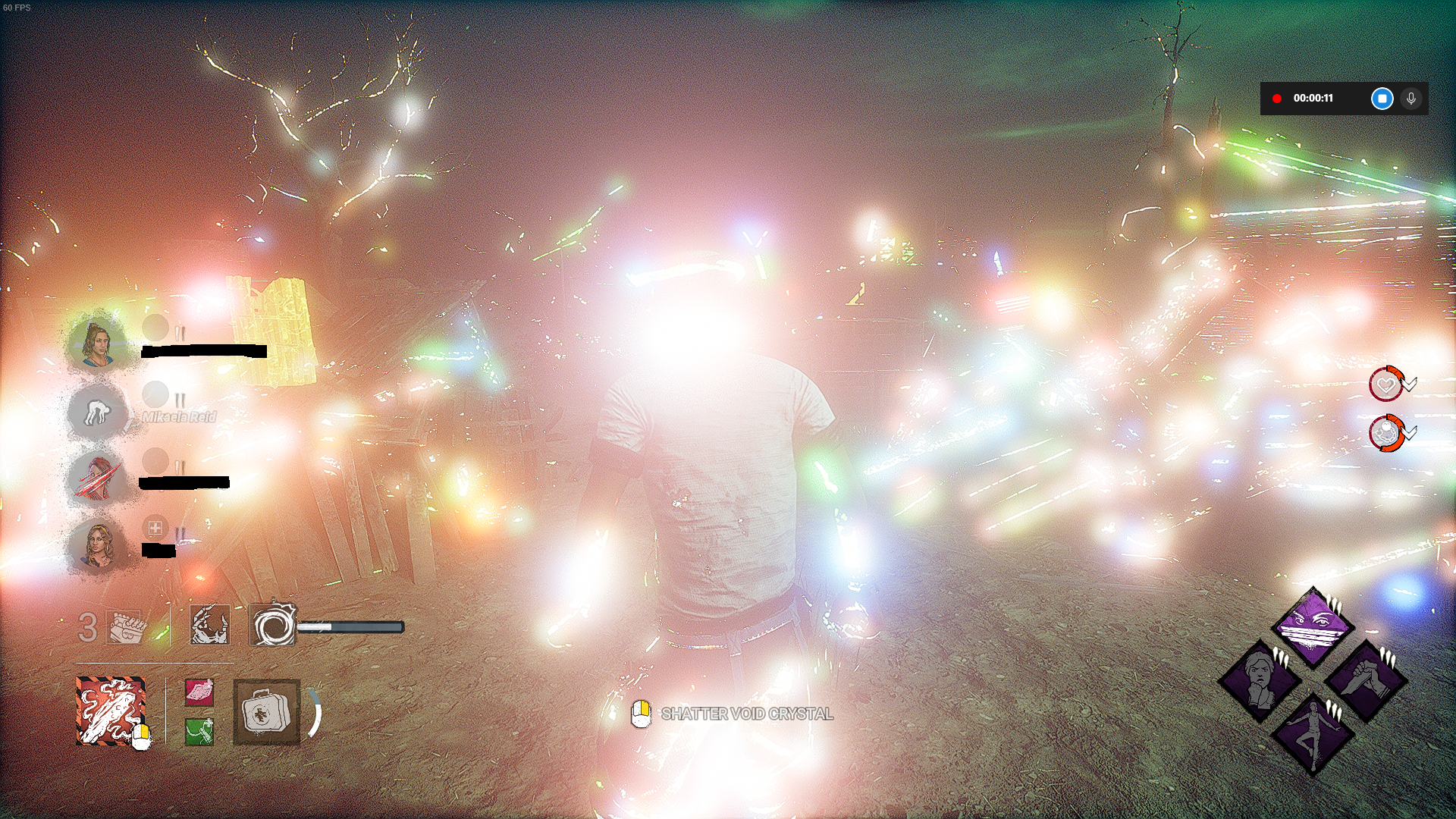Screen dimensions: 1456x819
Task: Click the injured survivor portrait with red slash
Action: click(99, 478)
